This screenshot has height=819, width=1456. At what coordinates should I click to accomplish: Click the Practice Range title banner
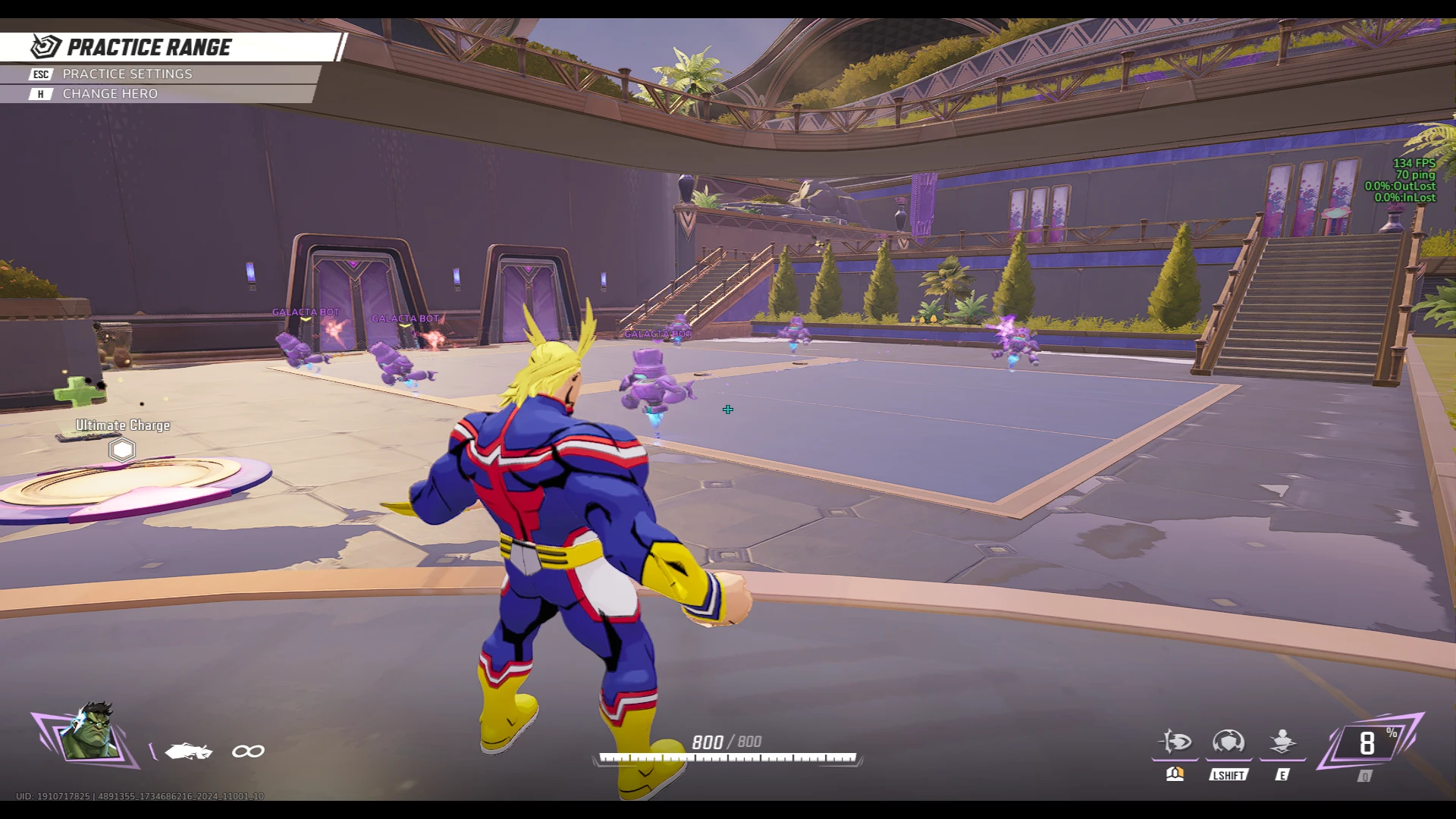pyautogui.click(x=149, y=48)
